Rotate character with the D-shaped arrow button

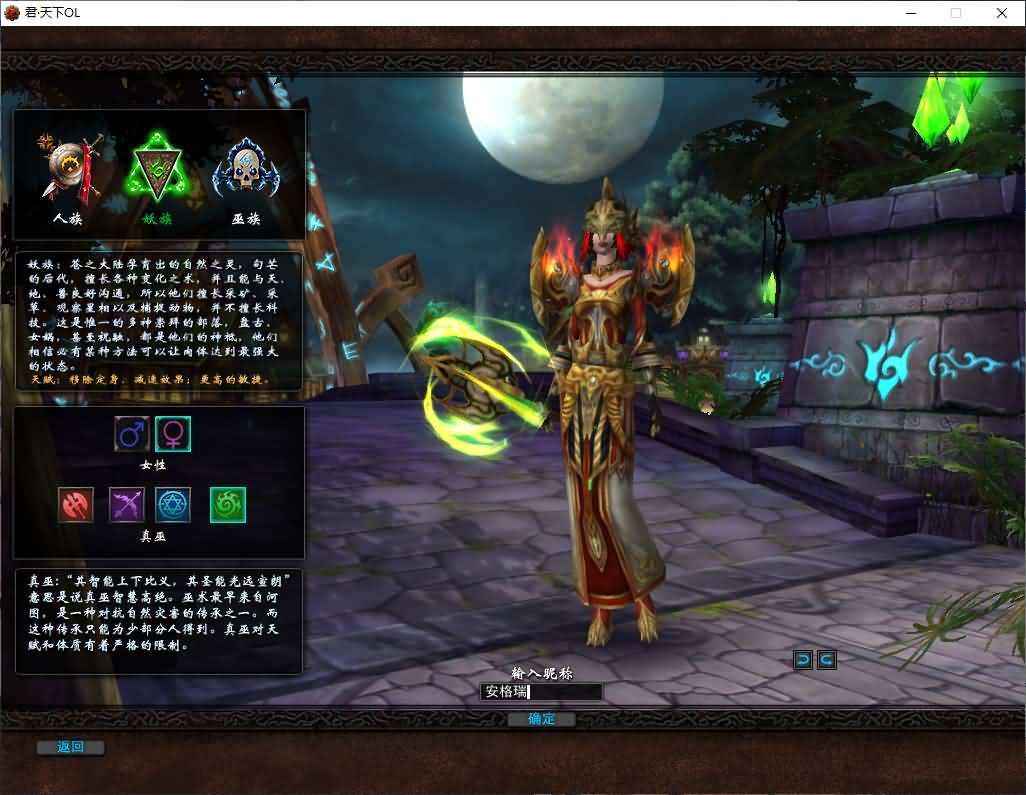click(x=803, y=659)
